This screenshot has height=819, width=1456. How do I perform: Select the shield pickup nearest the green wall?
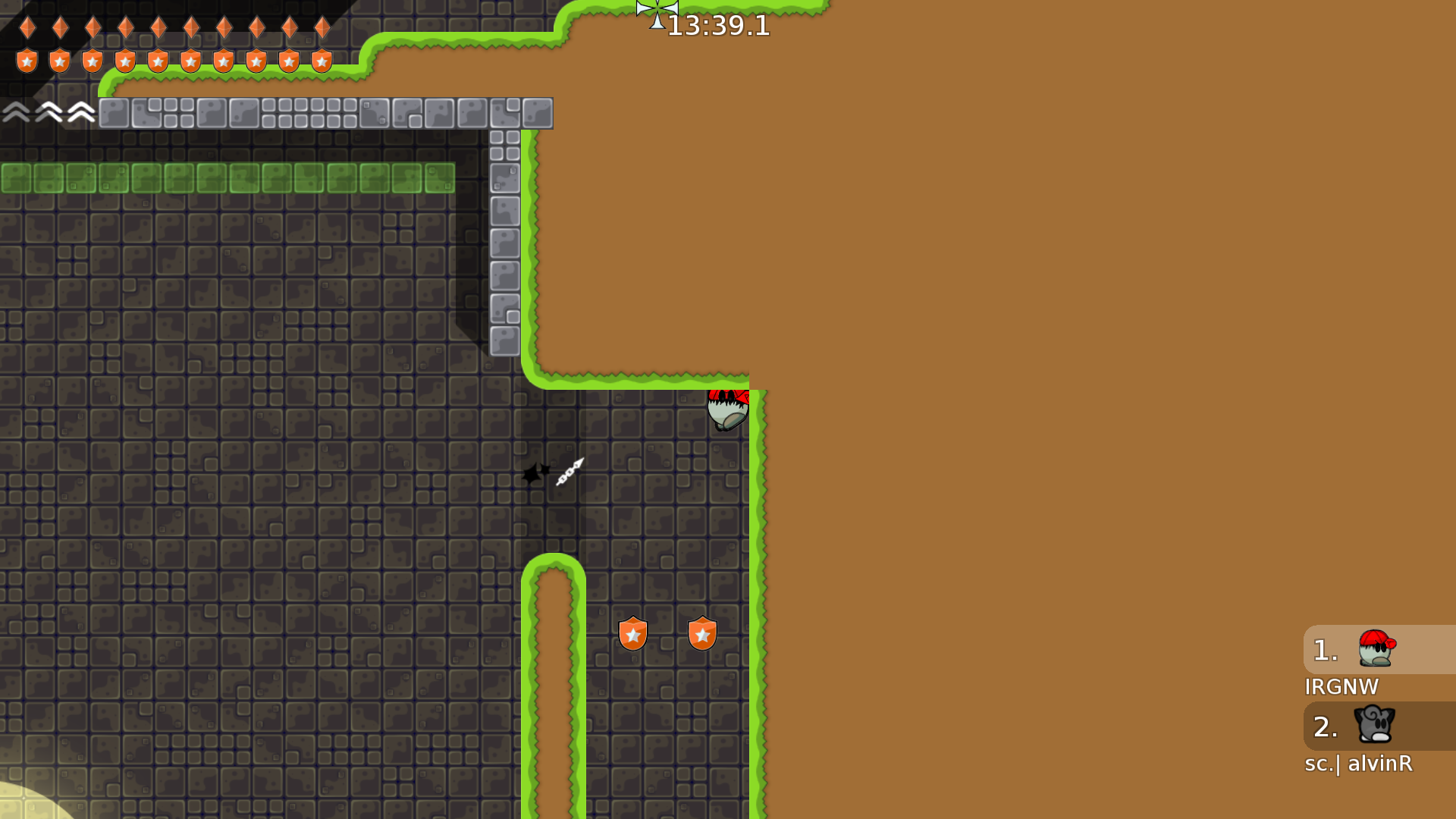pos(701,633)
